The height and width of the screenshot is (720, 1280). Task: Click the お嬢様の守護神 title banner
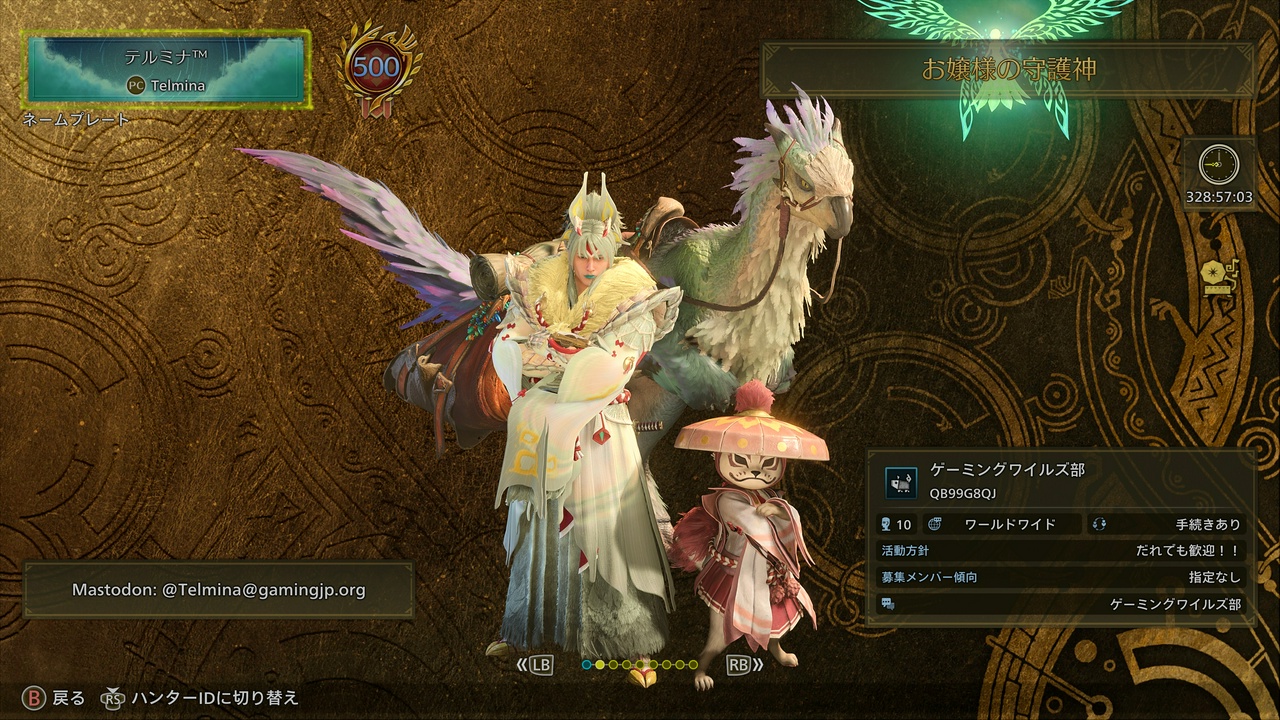(x=1008, y=69)
